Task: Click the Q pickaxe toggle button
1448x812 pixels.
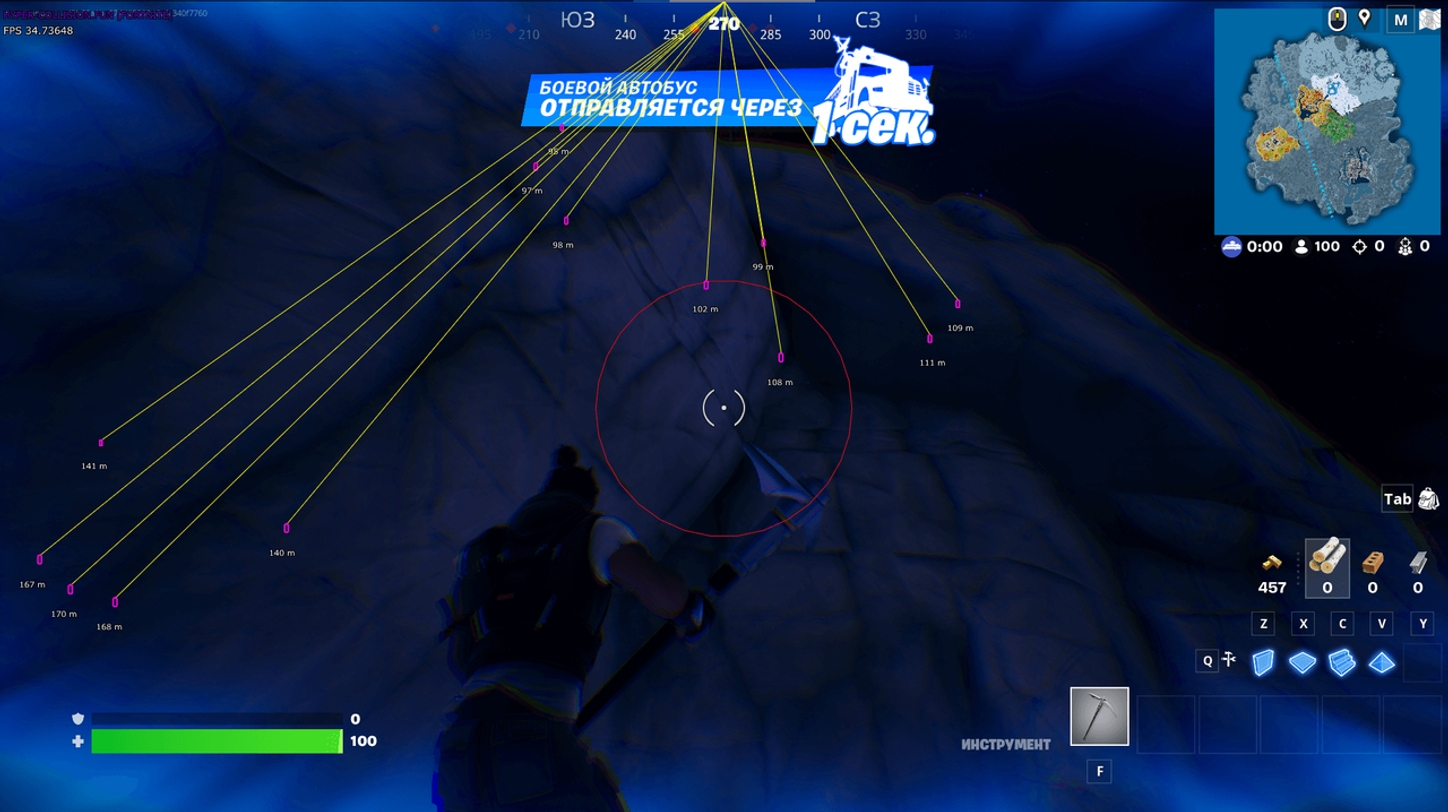Action: [x=1207, y=660]
